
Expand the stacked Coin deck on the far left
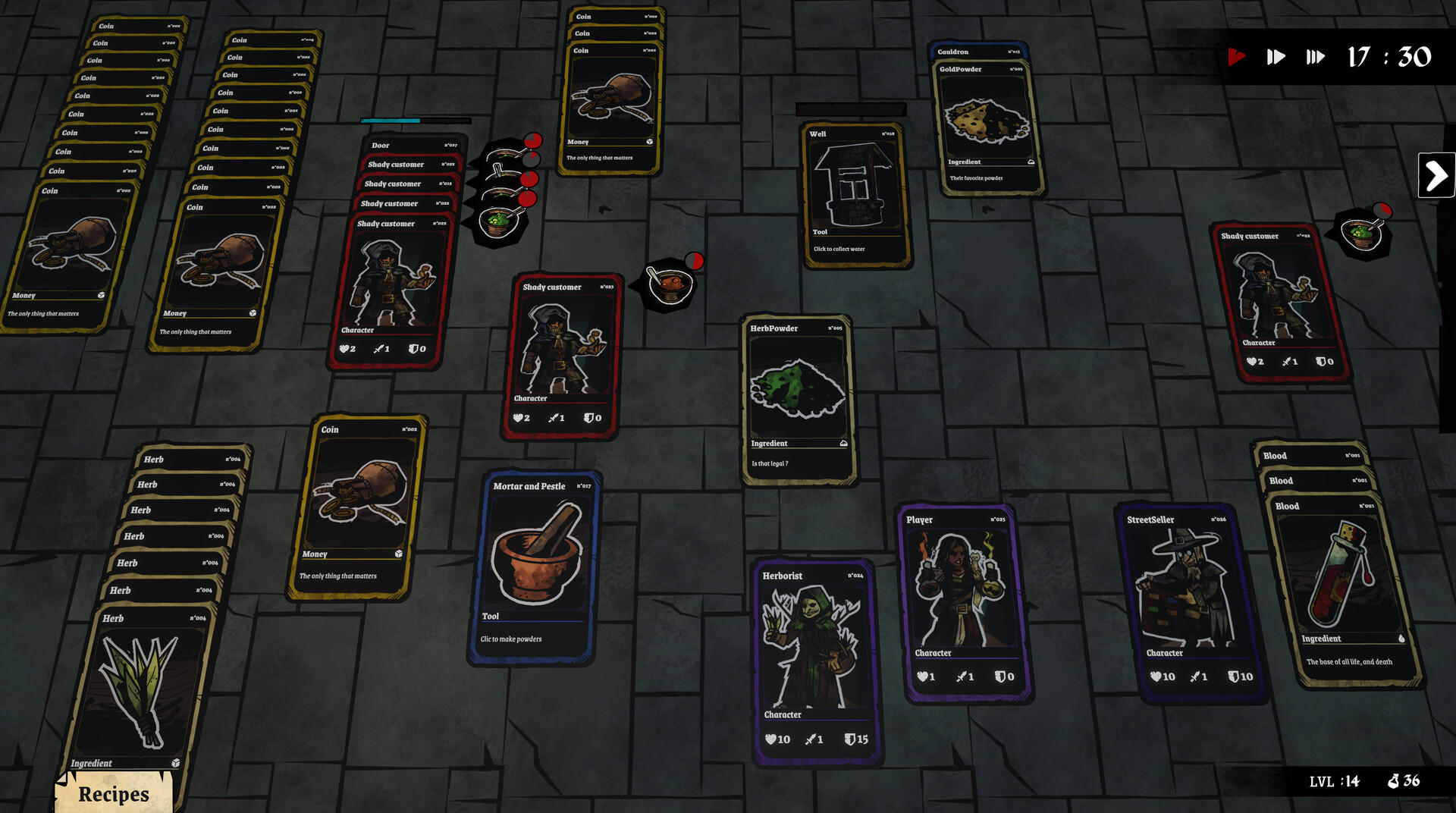pyautogui.click(x=106, y=27)
